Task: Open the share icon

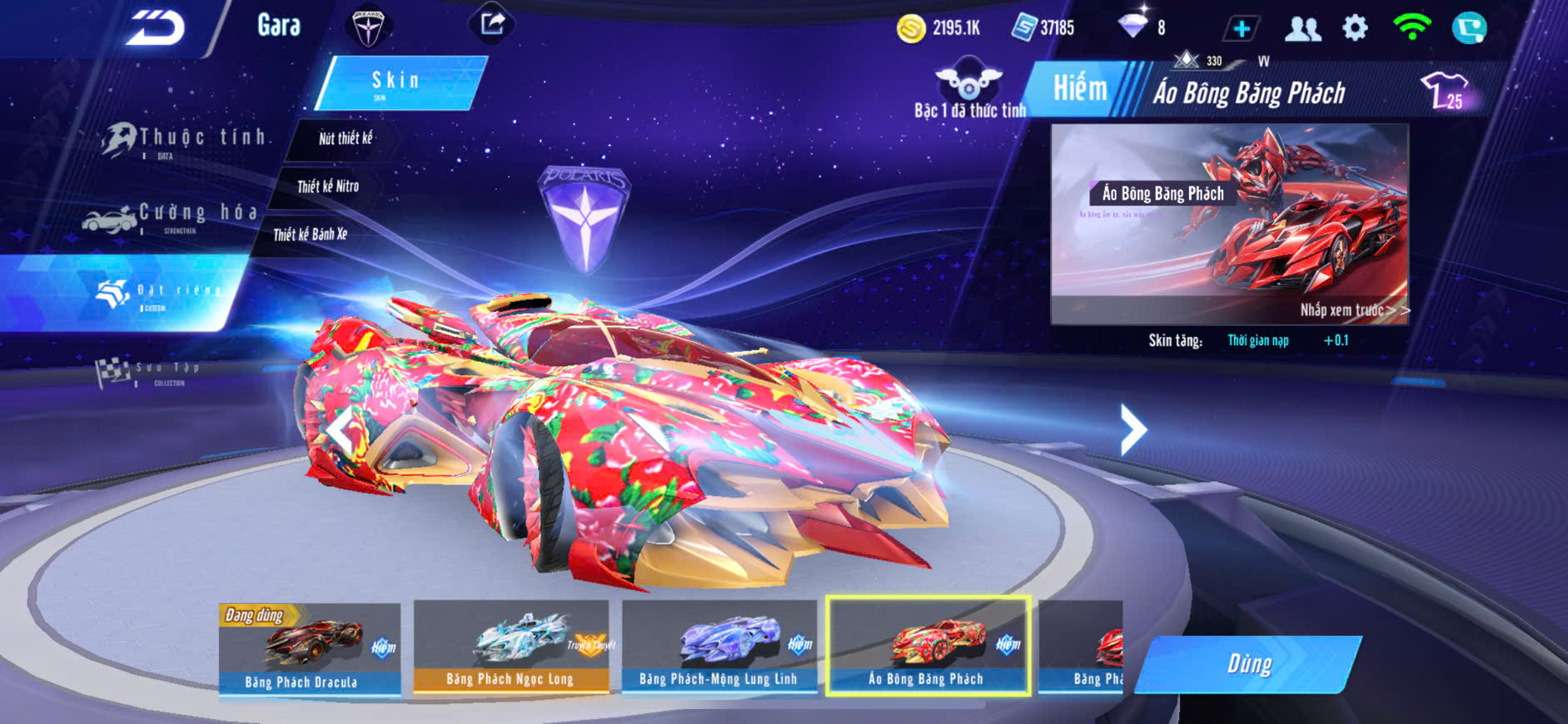Action: click(x=492, y=24)
